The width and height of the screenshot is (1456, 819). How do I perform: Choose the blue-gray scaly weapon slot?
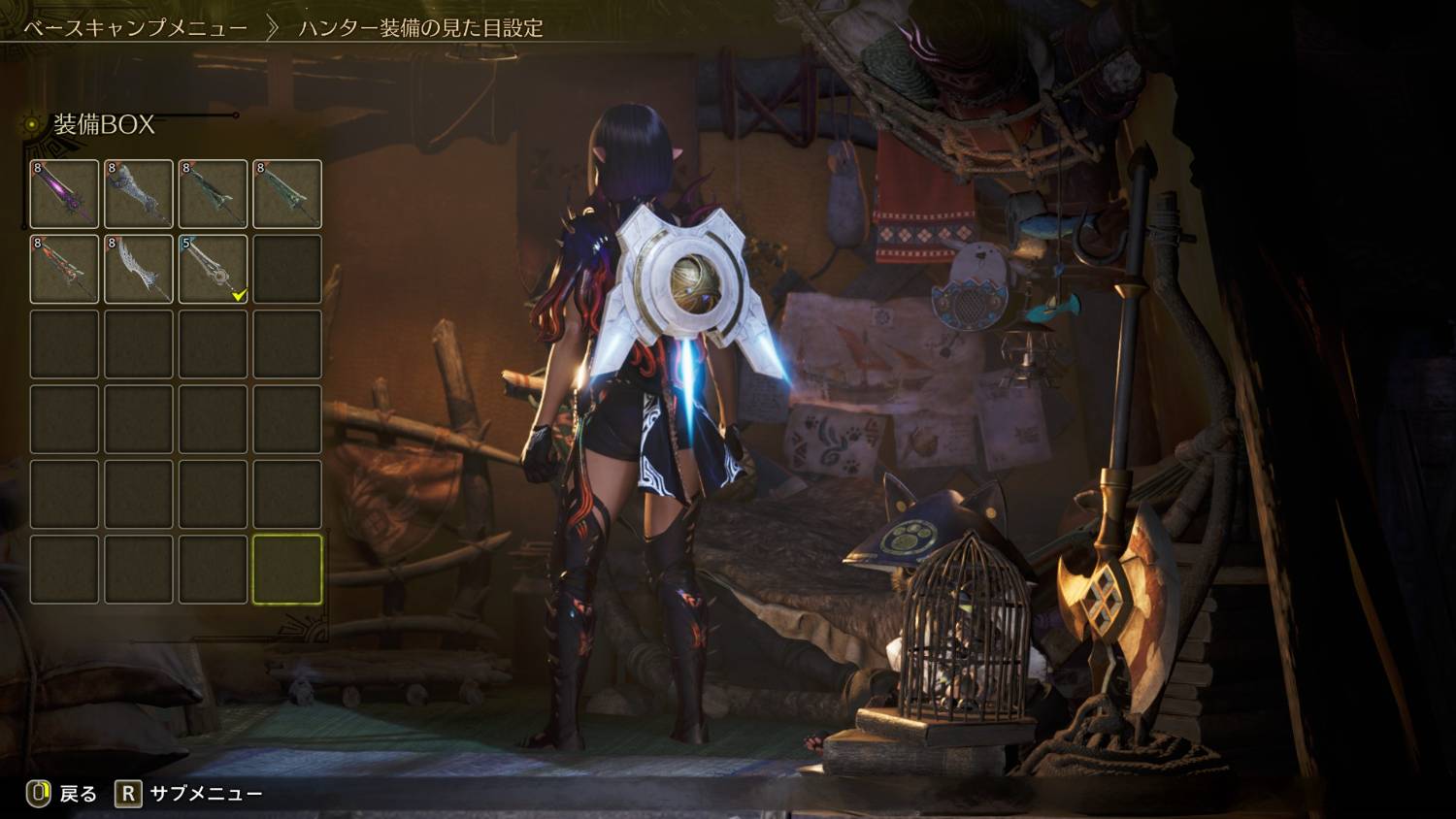coord(139,194)
